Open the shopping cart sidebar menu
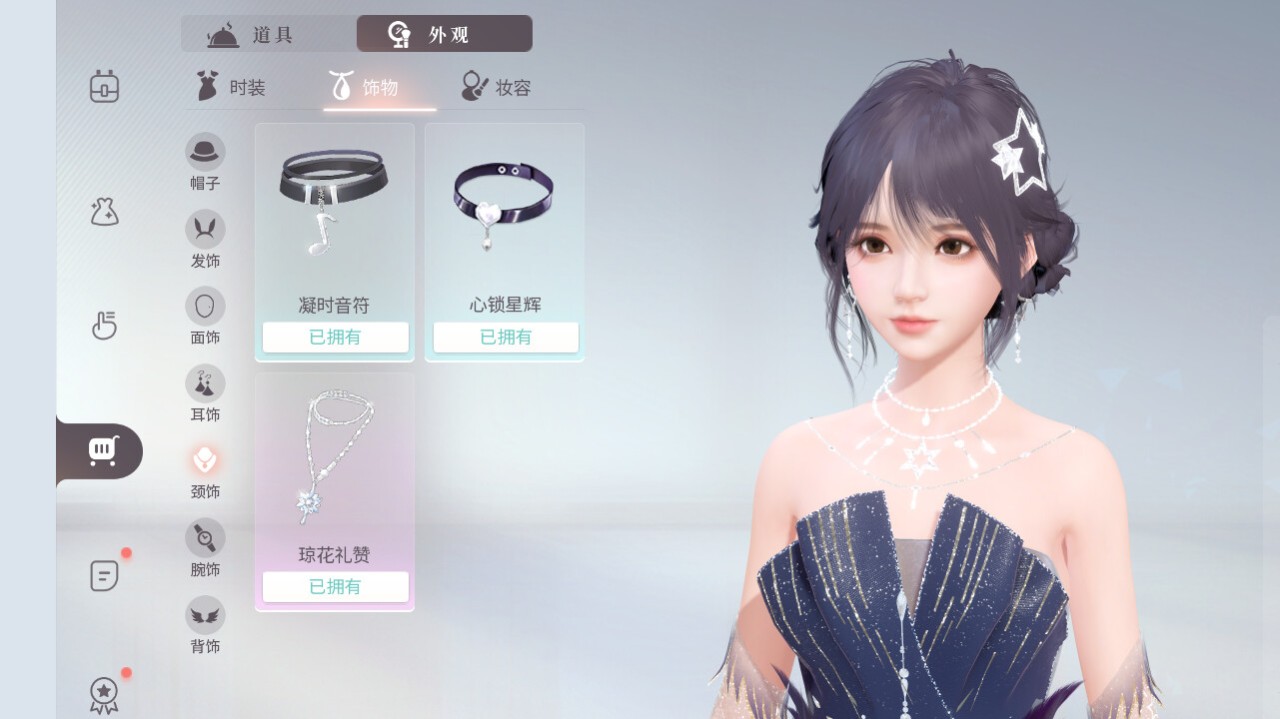Screen dimensions: 1280x719 tap(103, 451)
